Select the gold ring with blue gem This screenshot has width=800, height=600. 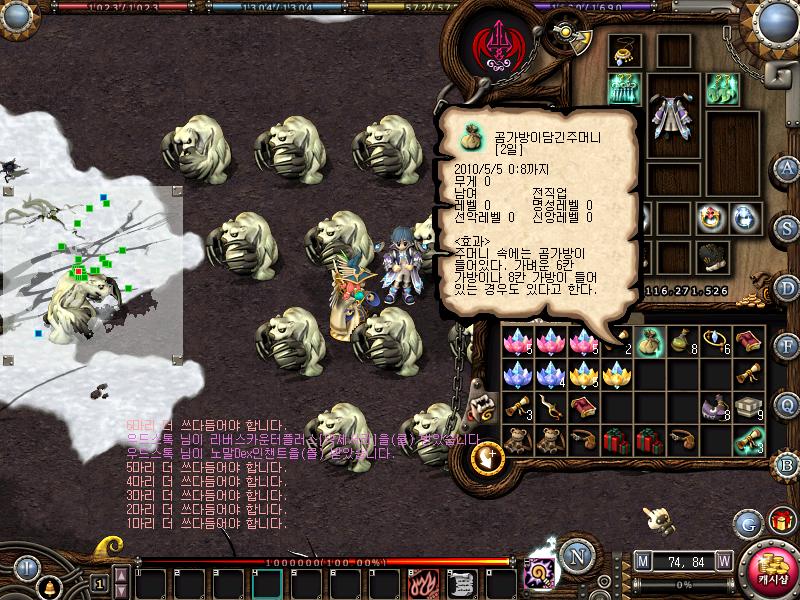[x=715, y=342]
